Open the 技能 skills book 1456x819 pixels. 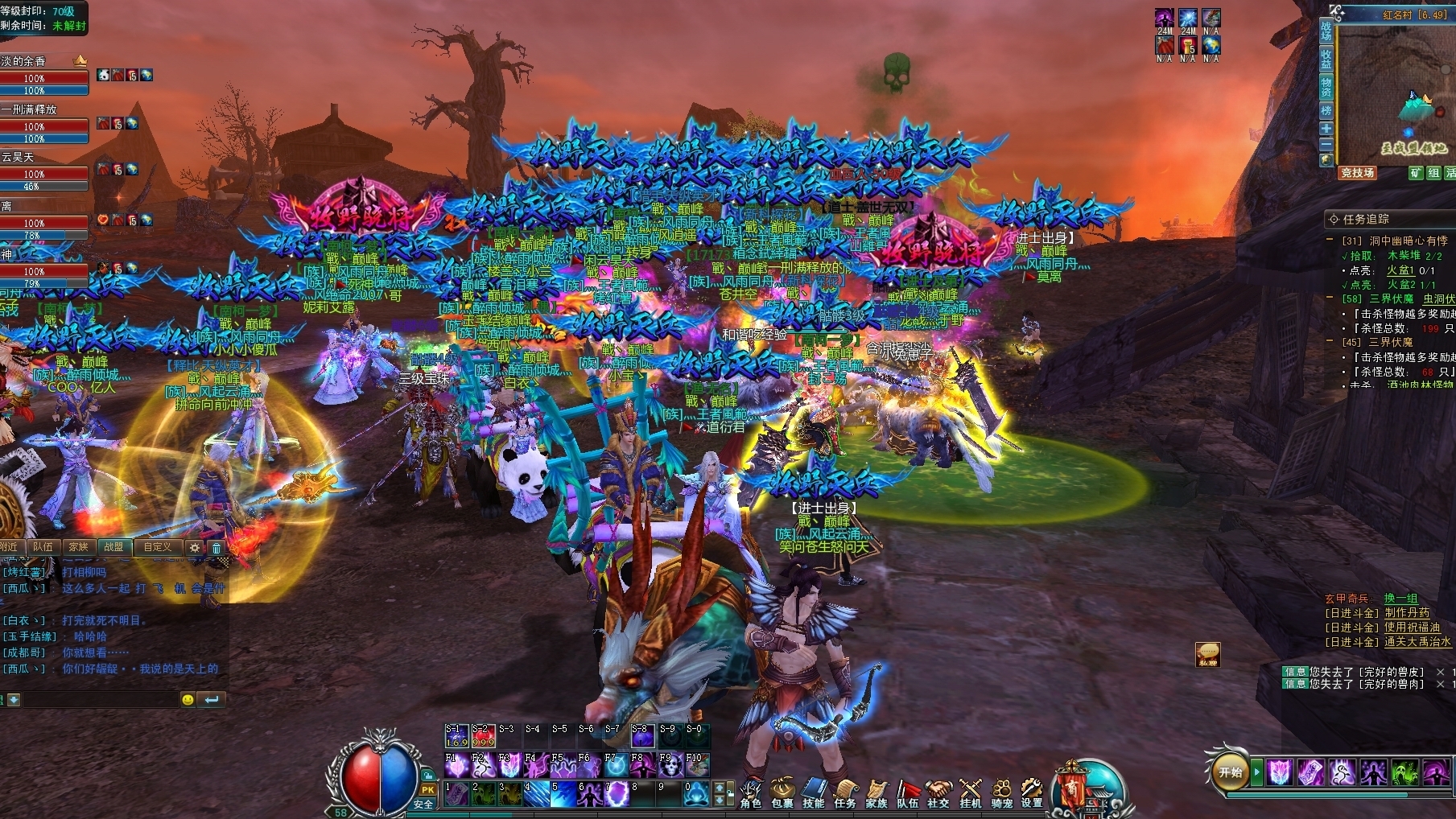pyautogui.click(x=814, y=793)
